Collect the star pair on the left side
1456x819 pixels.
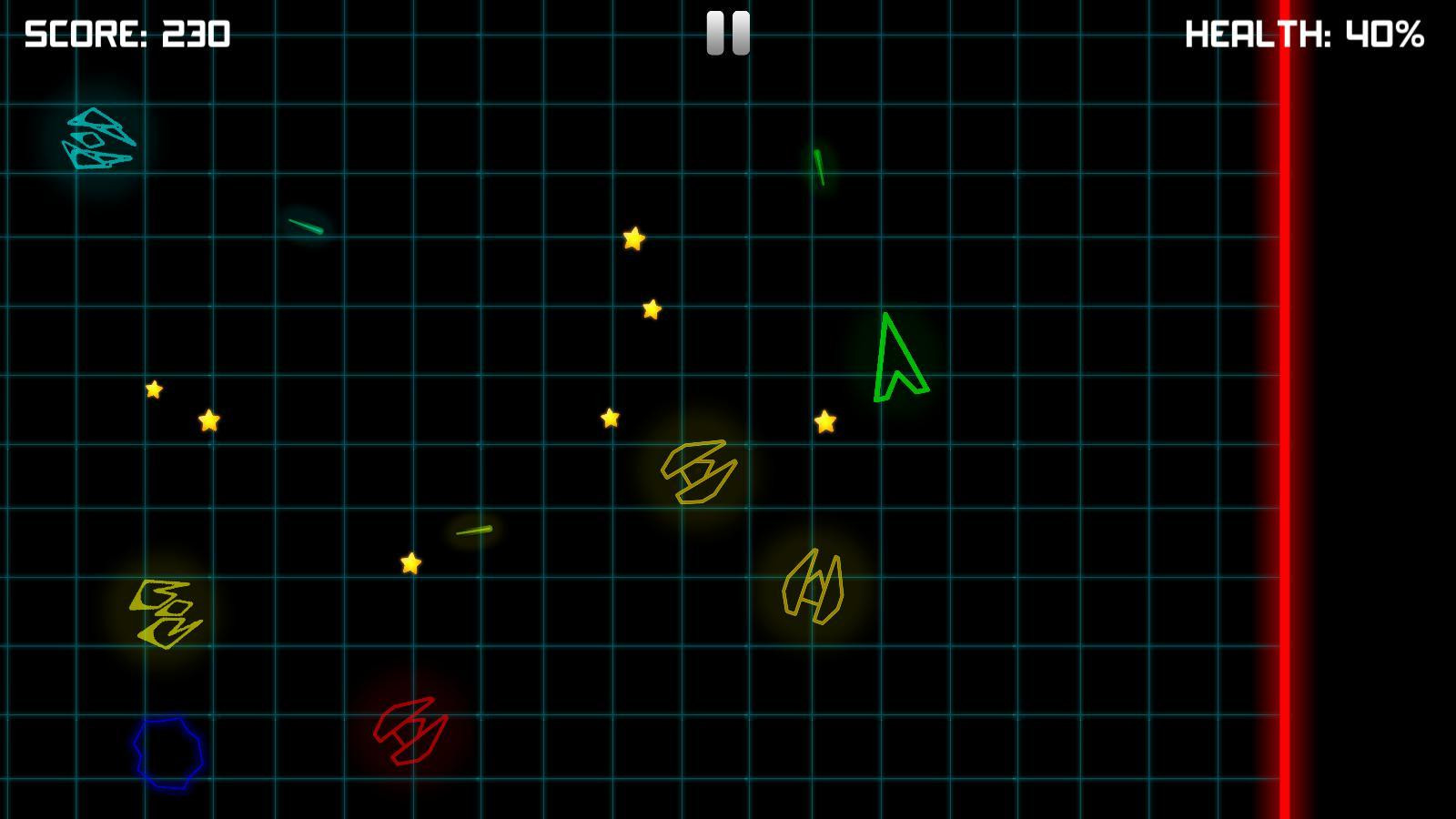click(x=209, y=421)
